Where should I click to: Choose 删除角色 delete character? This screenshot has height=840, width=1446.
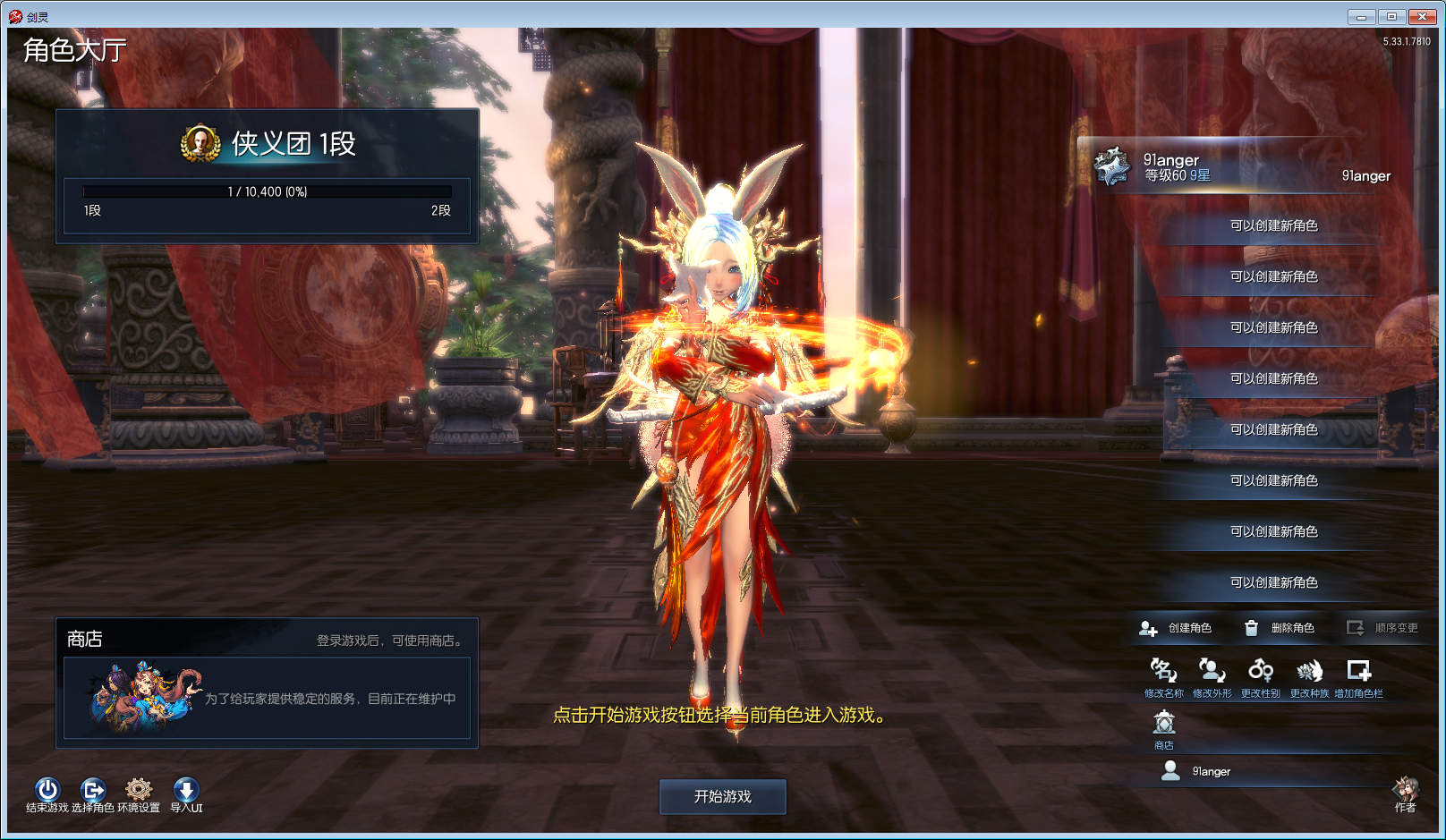(x=1280, y=628)
